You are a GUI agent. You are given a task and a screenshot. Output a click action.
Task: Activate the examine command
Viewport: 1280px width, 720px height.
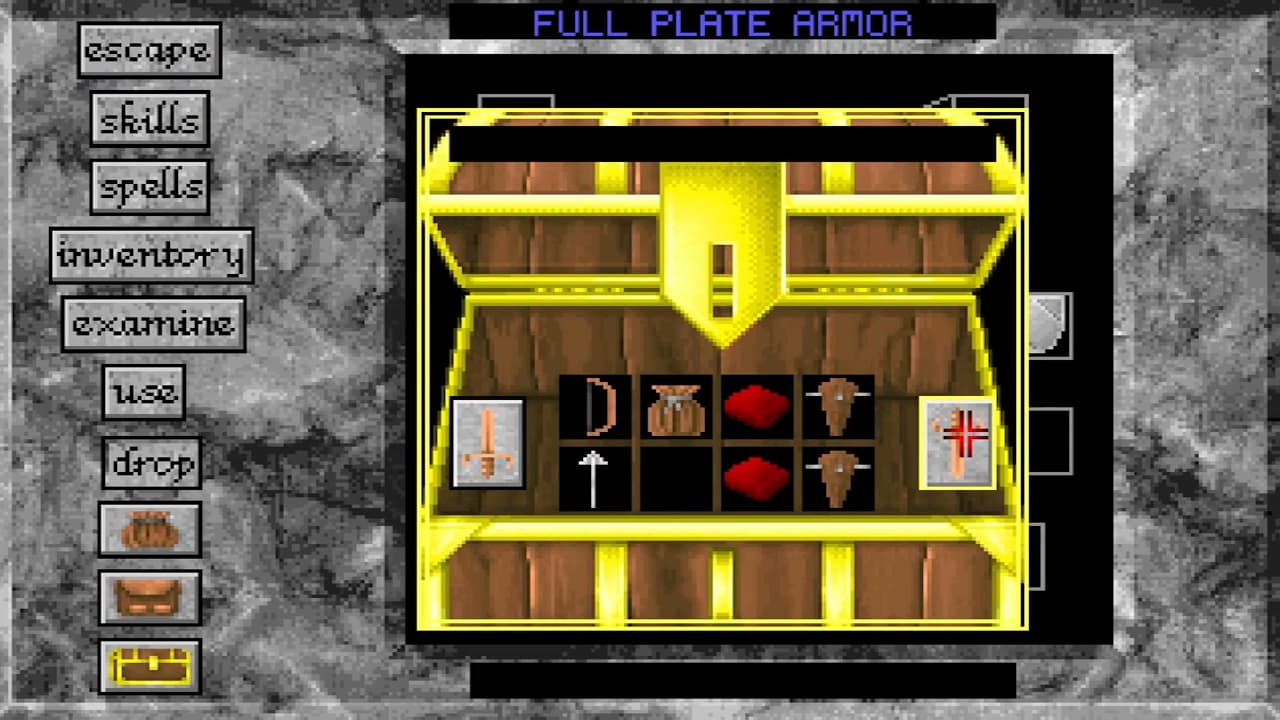(152, 322)
